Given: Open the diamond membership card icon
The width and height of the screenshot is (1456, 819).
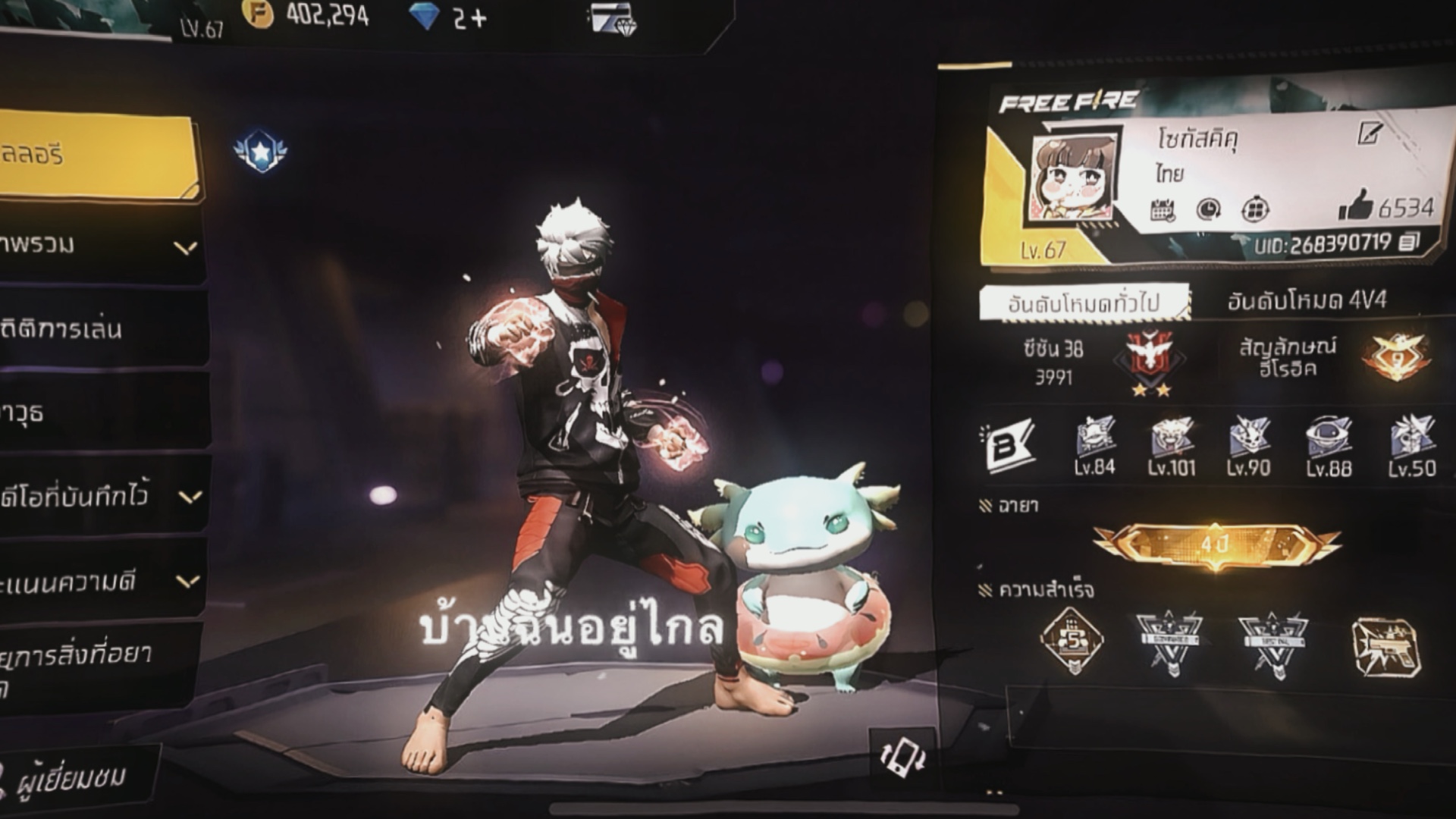Looking at the screenshot, I should pyautogui.click(x=614, y=19).
